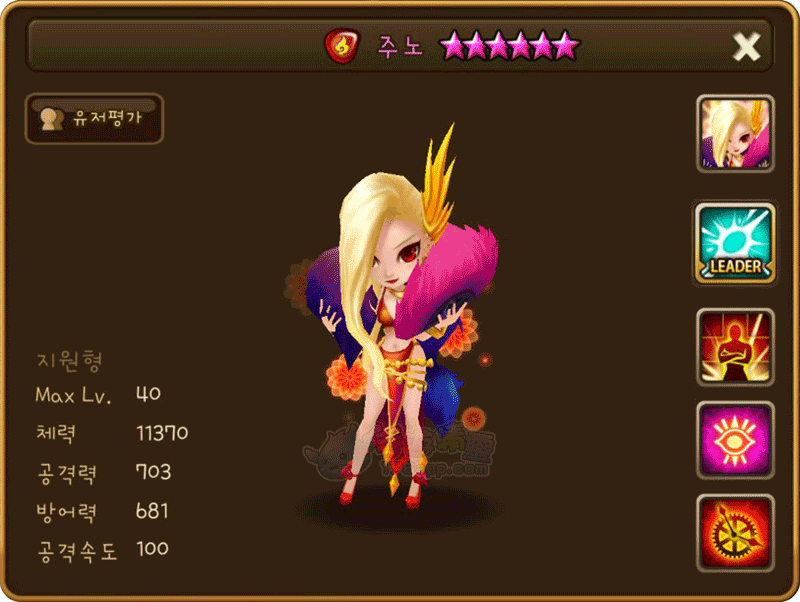View the red crossed-arms figure skill
Viewport: 800px width, 602px height.
[735, 347]
